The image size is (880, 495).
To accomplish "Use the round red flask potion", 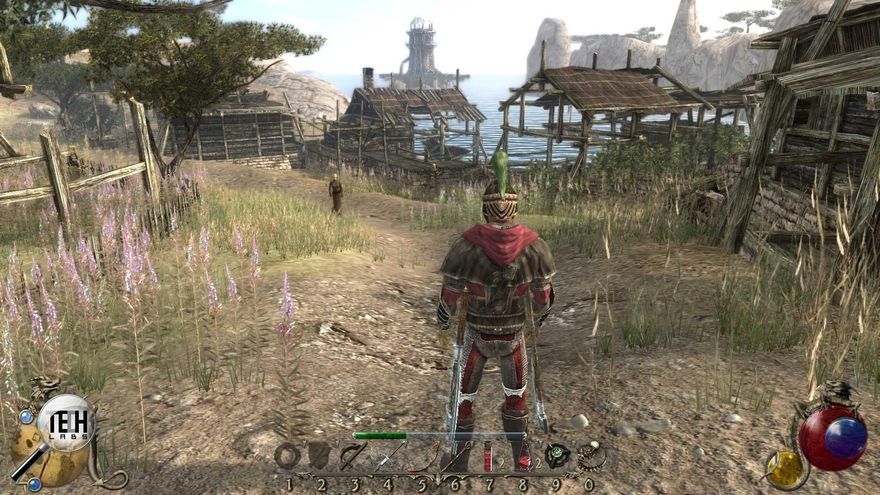I will click(x=522, y=457).
